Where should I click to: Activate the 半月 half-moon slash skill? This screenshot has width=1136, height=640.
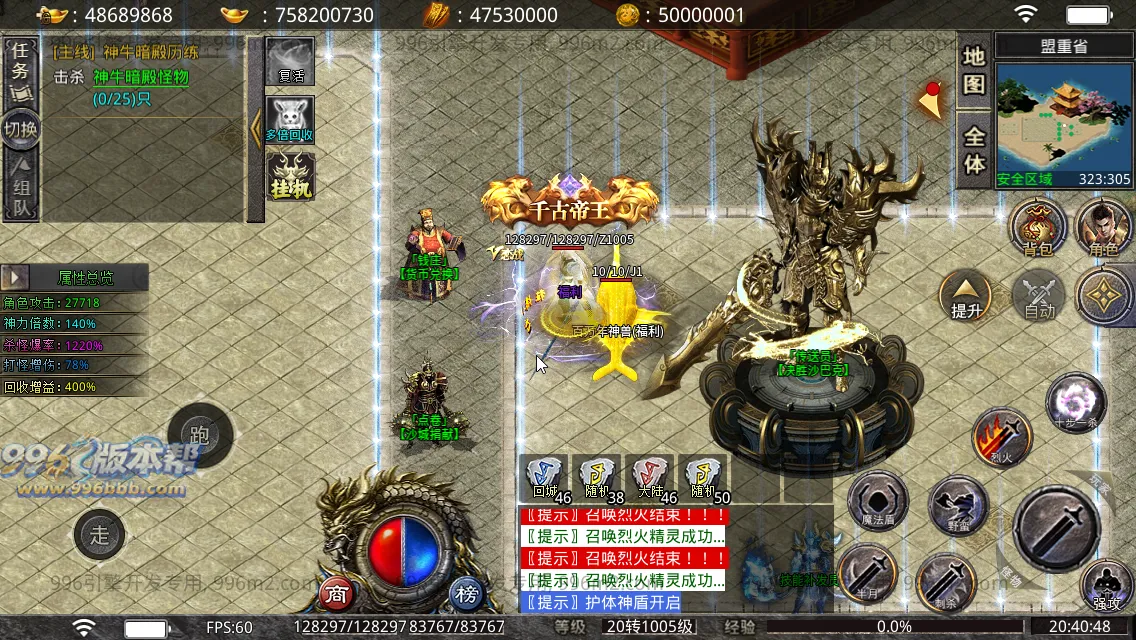point(867,573)
